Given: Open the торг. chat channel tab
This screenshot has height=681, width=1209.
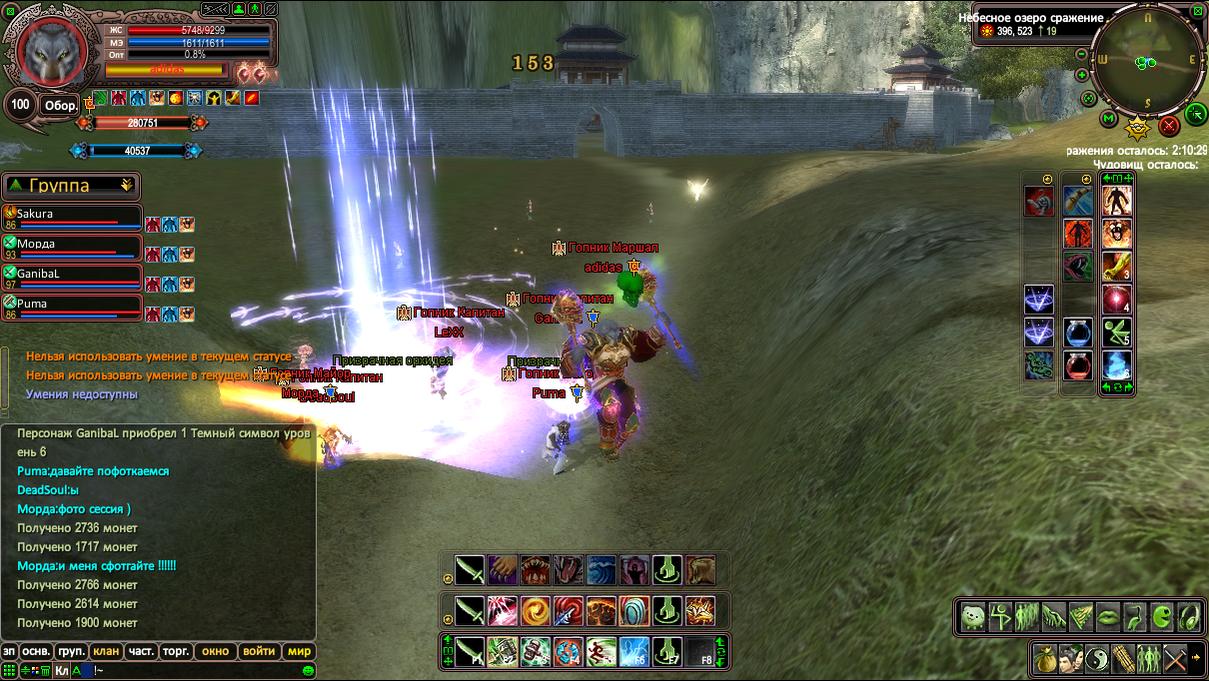Looking at the screenshot, I should click(176, 651).
